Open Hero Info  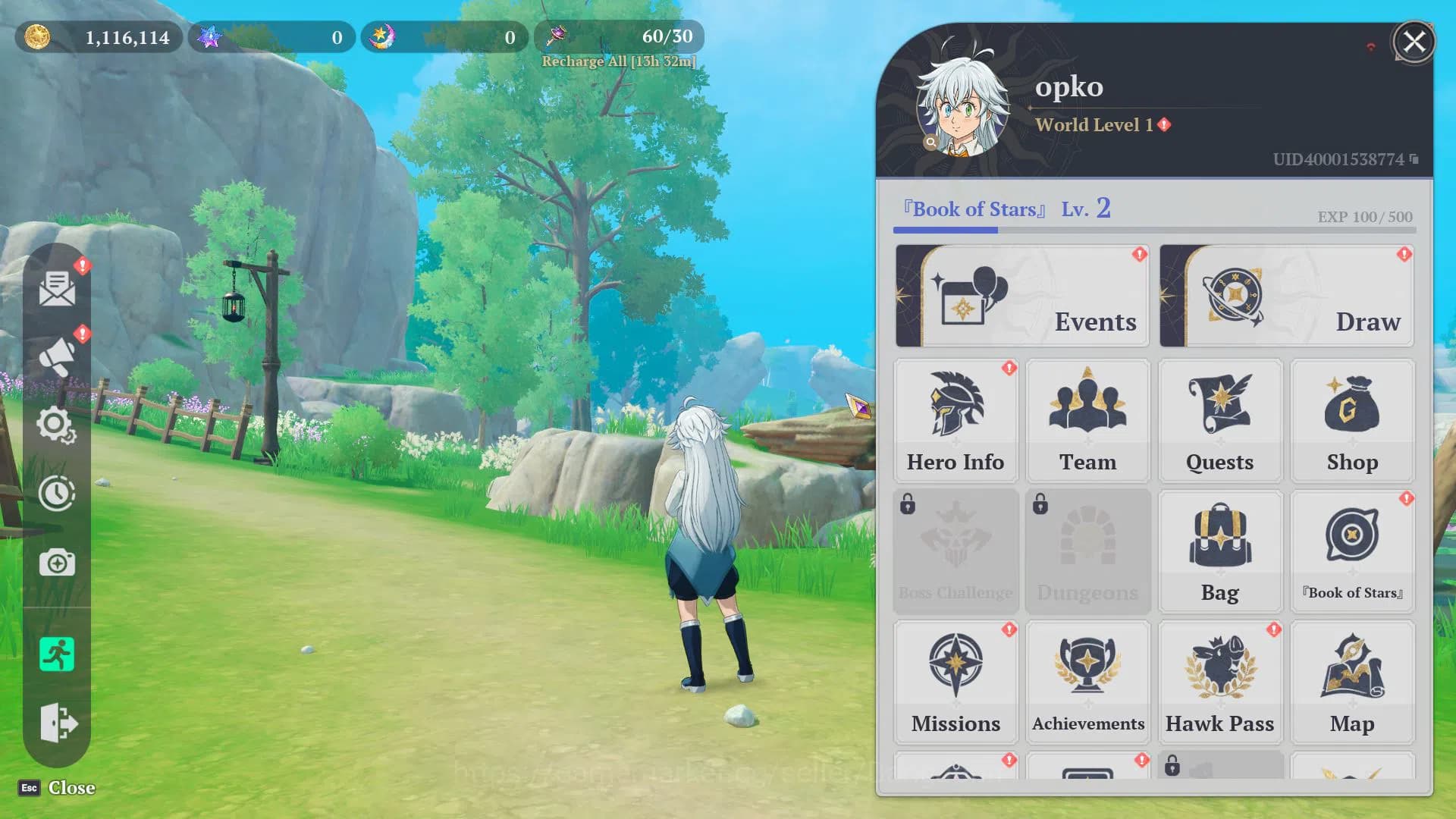click(x=955, y=421)
